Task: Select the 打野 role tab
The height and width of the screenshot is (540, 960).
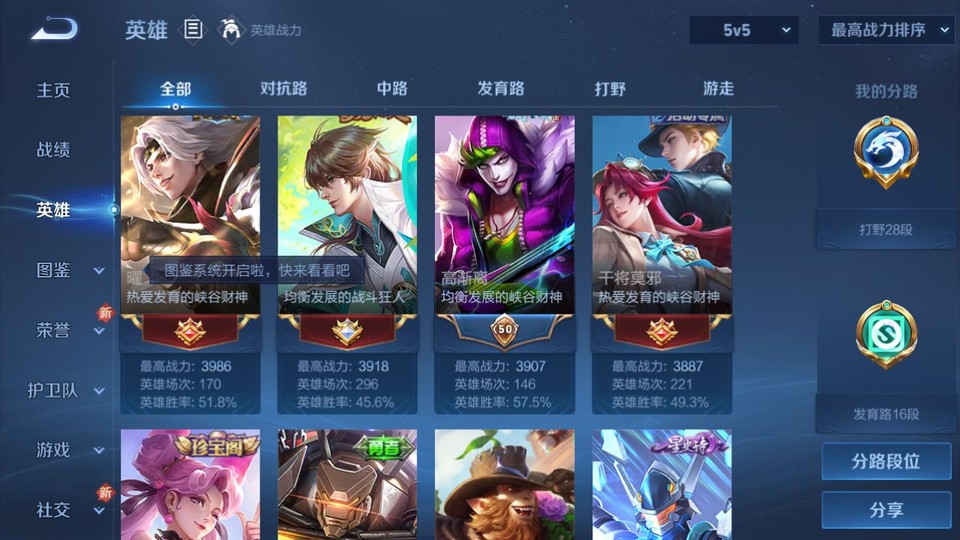Action: 610,89
